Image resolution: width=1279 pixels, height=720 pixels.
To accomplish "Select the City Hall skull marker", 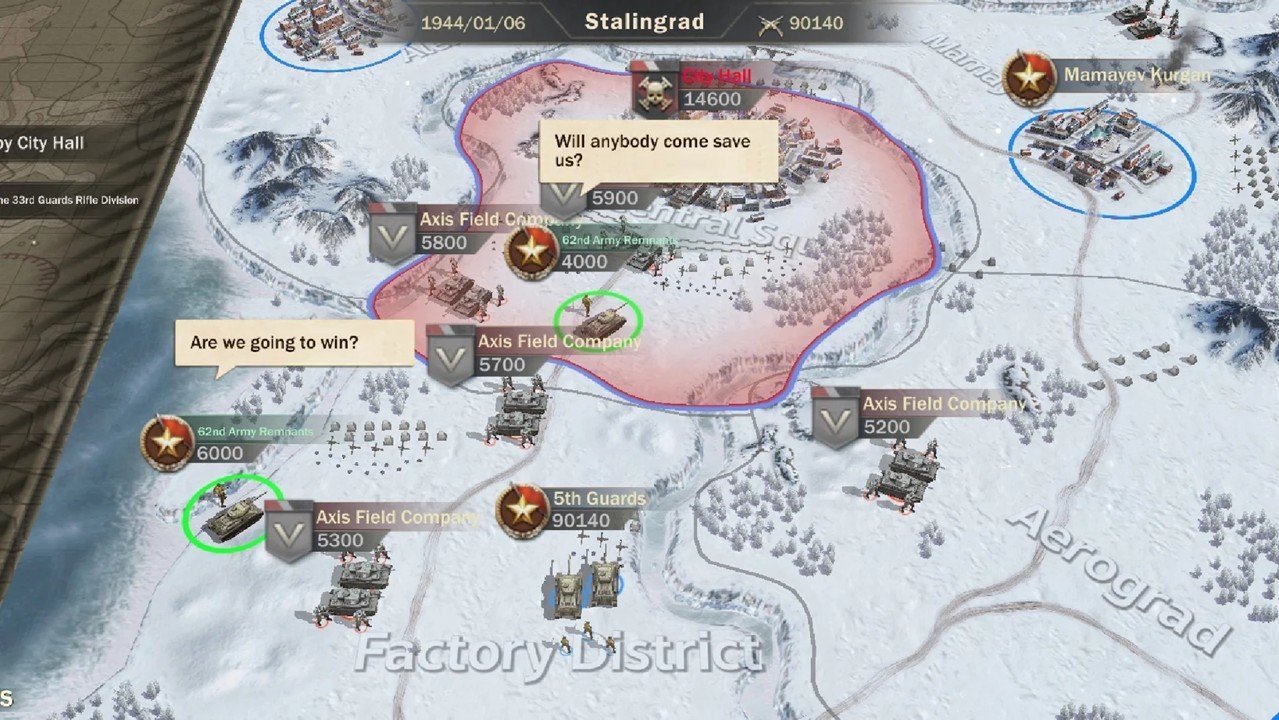I will pyautogui.click(x=656, y=90).
